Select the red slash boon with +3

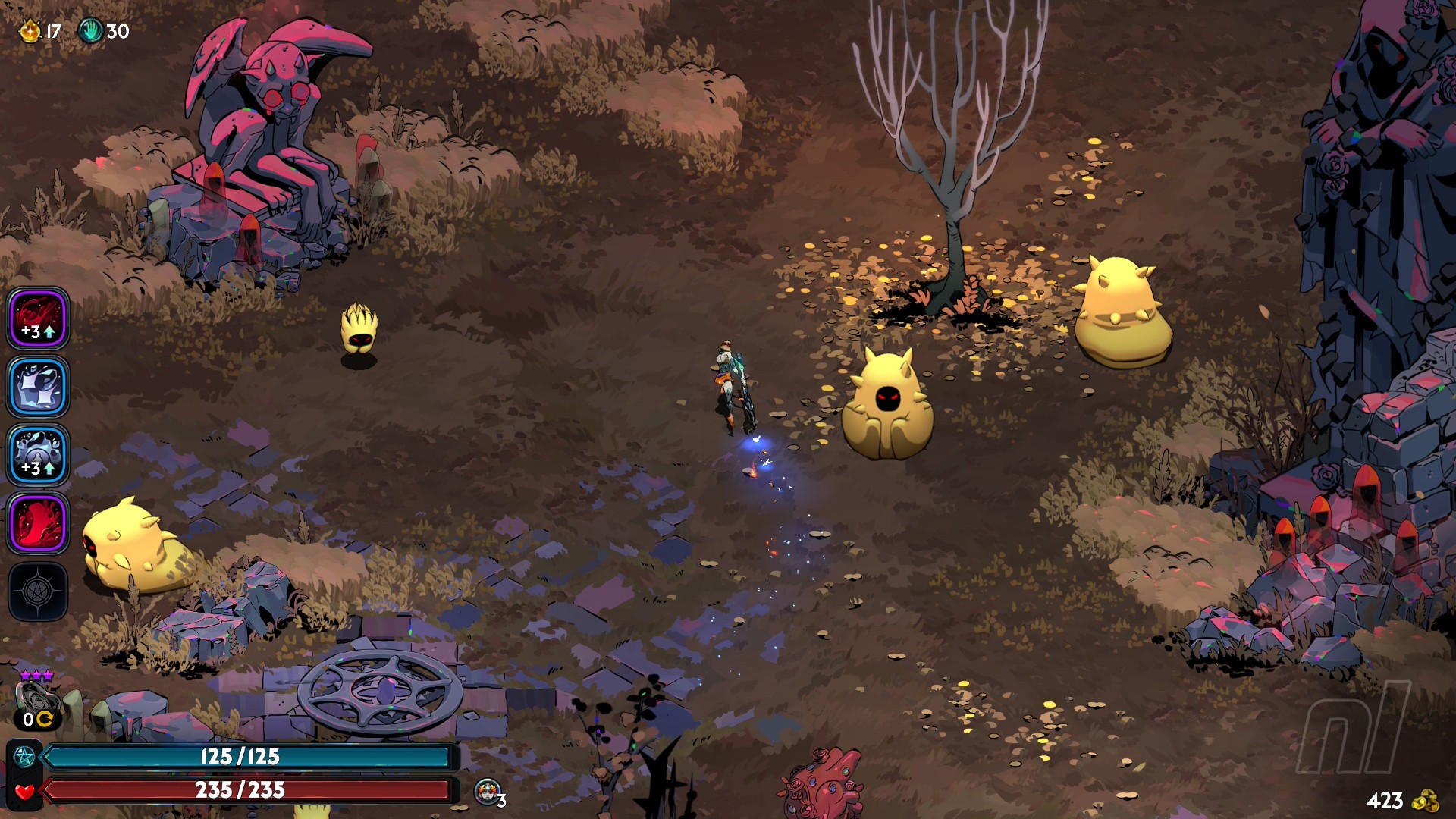pyautogui.click(x=39, y=318)
